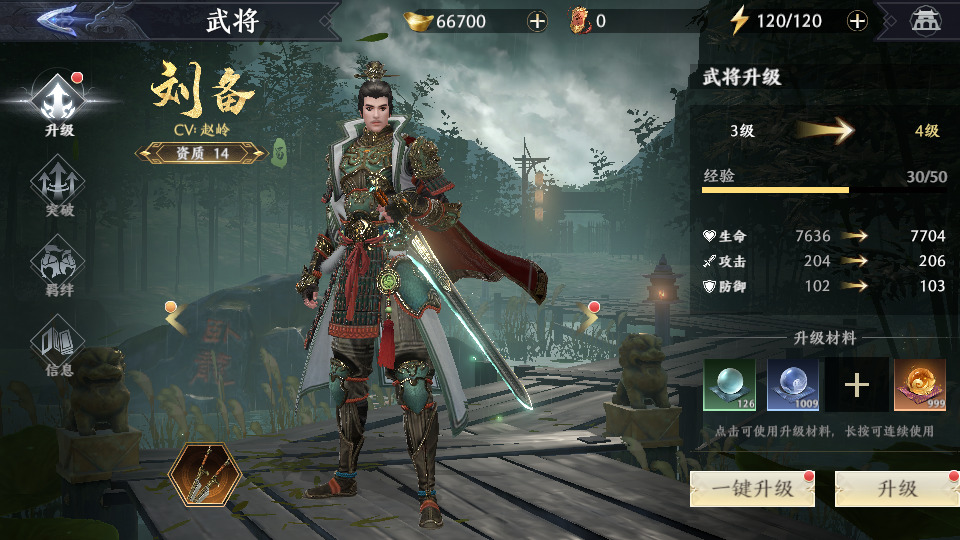Add more stamina with plus button
Viewport: 960px width, 540px height.
(x=857, y=21)
